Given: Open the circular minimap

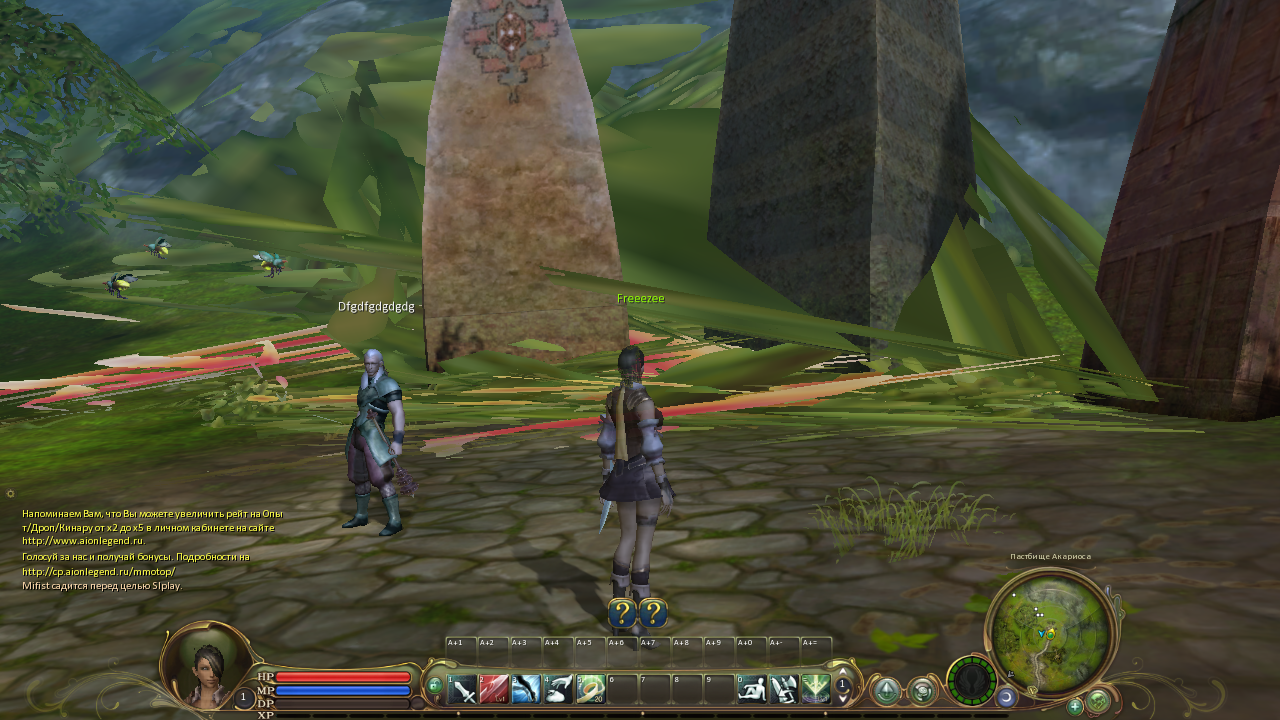Looking at the screenshot, I should point(1049,630).
